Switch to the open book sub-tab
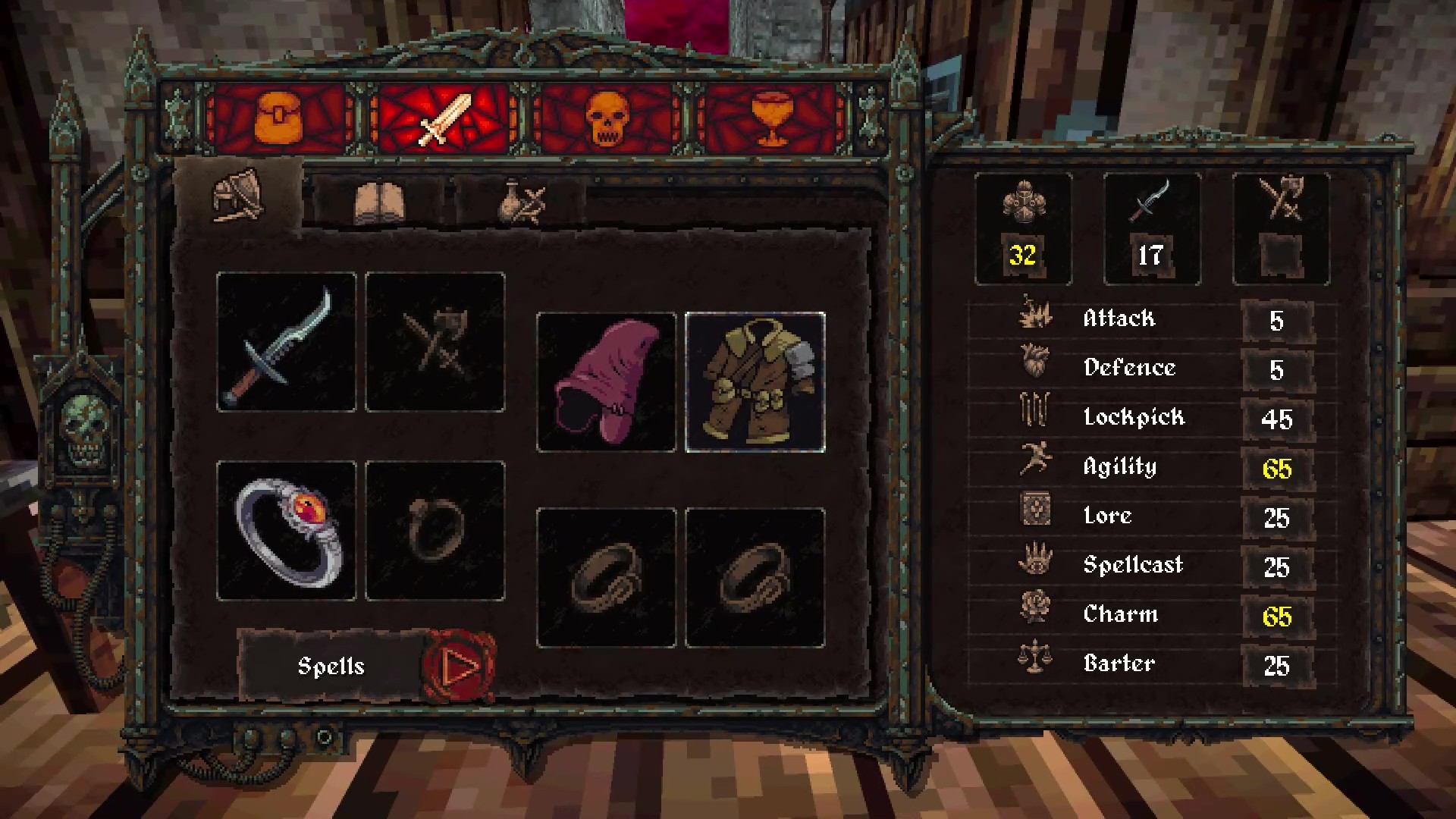This screenshot has height=819, width=1456. click(x=379, y=202)
